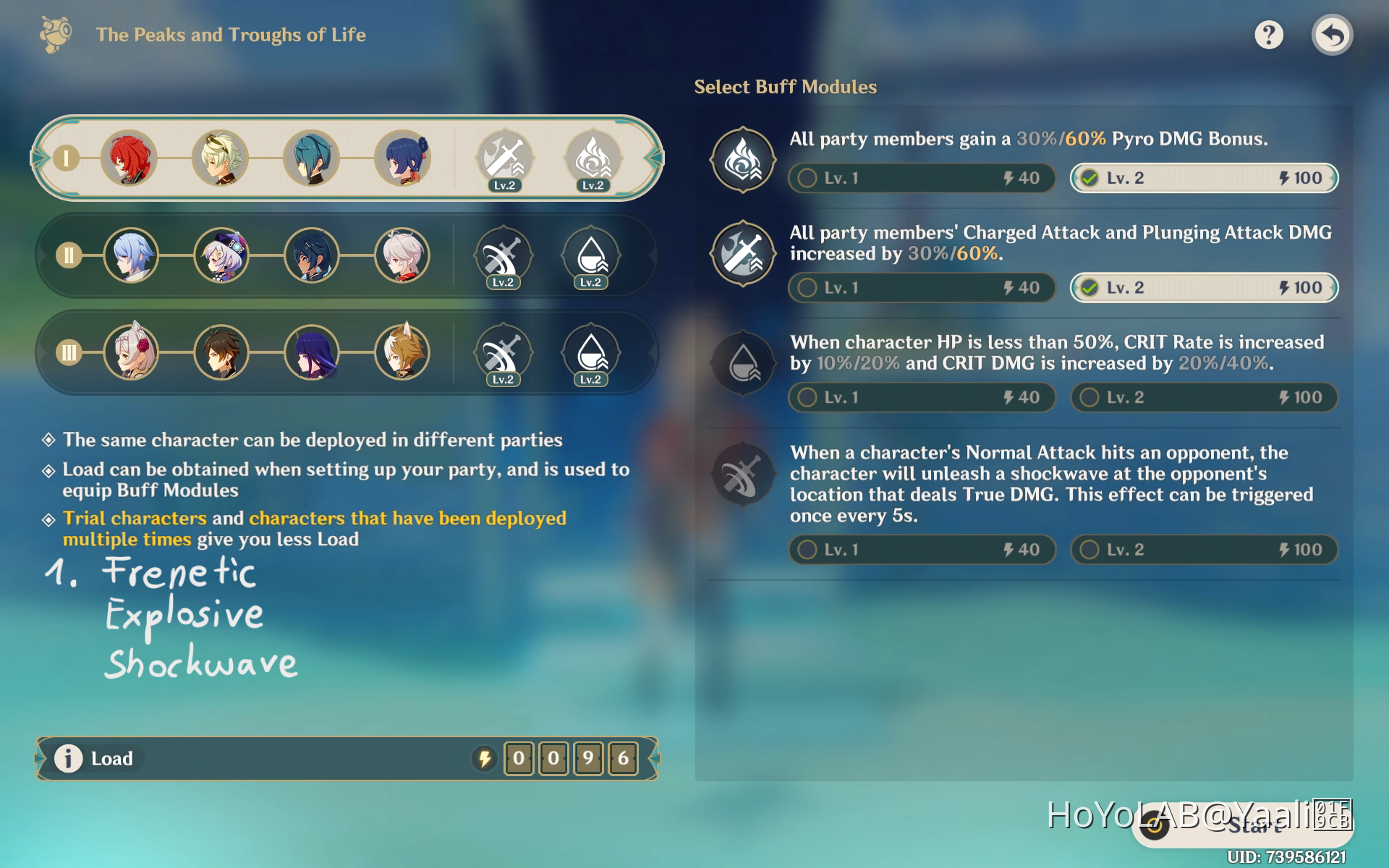The height and width of the screenshot is (868, 1389).
Task: Select Raiden Shogun's portrait in Party III
Action: [x=312, y=353]
